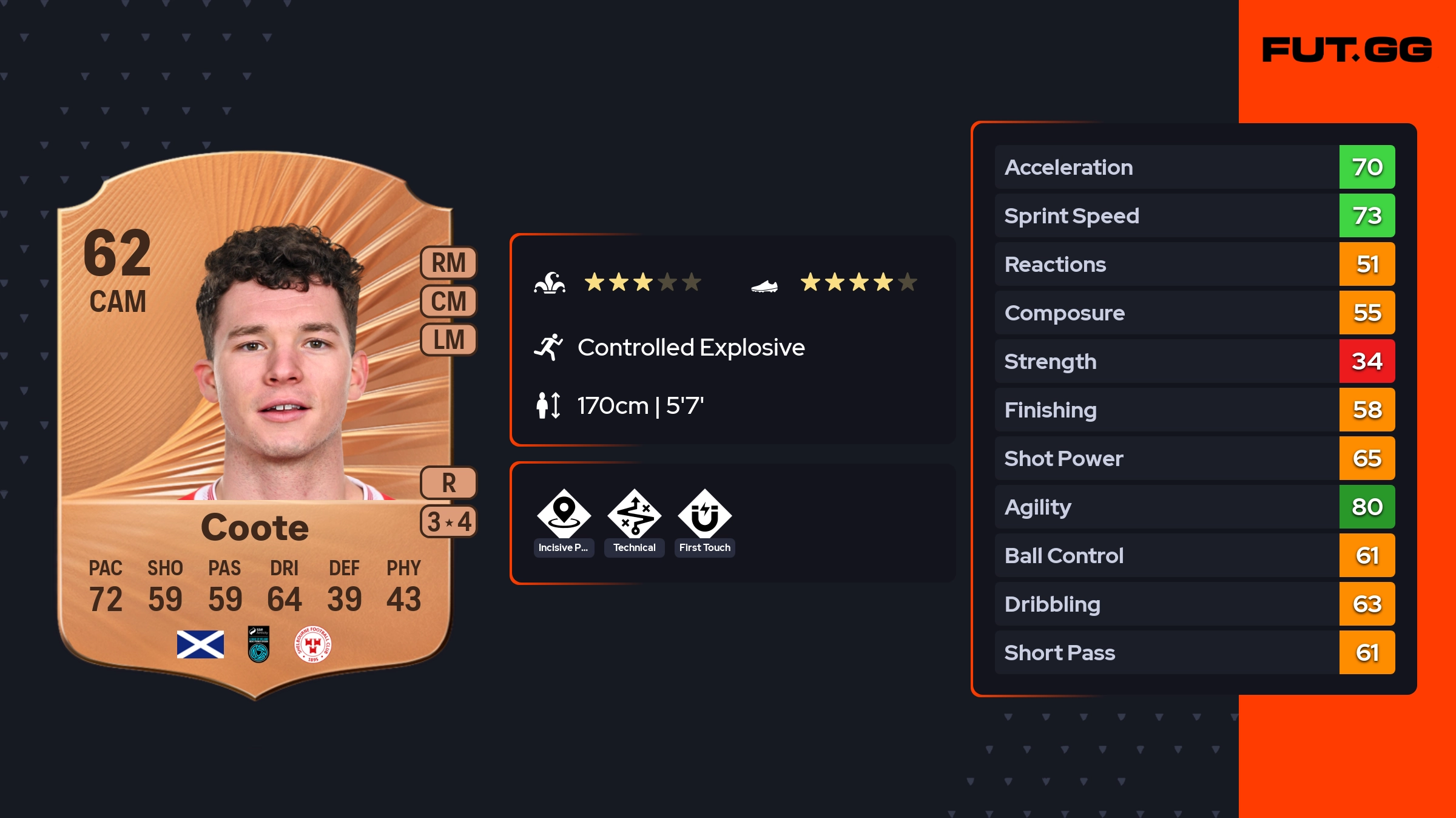Image resolution: width=1456 pixels, height=818 pixels.
Task: Choose the CM alternate position badge
Action: (x=448, y=301)
